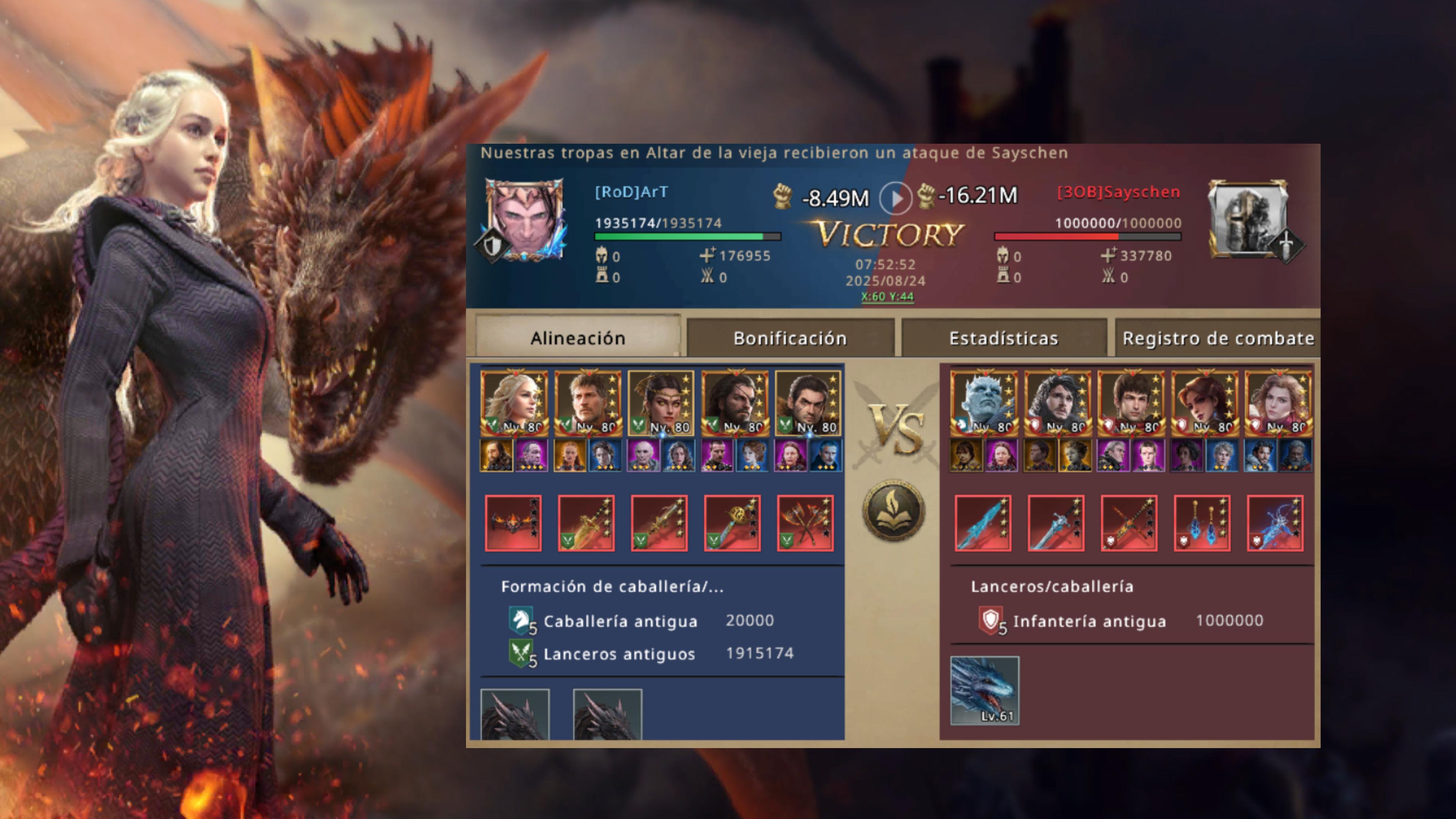View Sayschen's armored knight avatar
Image resolution: width=1456 pixels, height=819 pixels.
point(1248,218)
